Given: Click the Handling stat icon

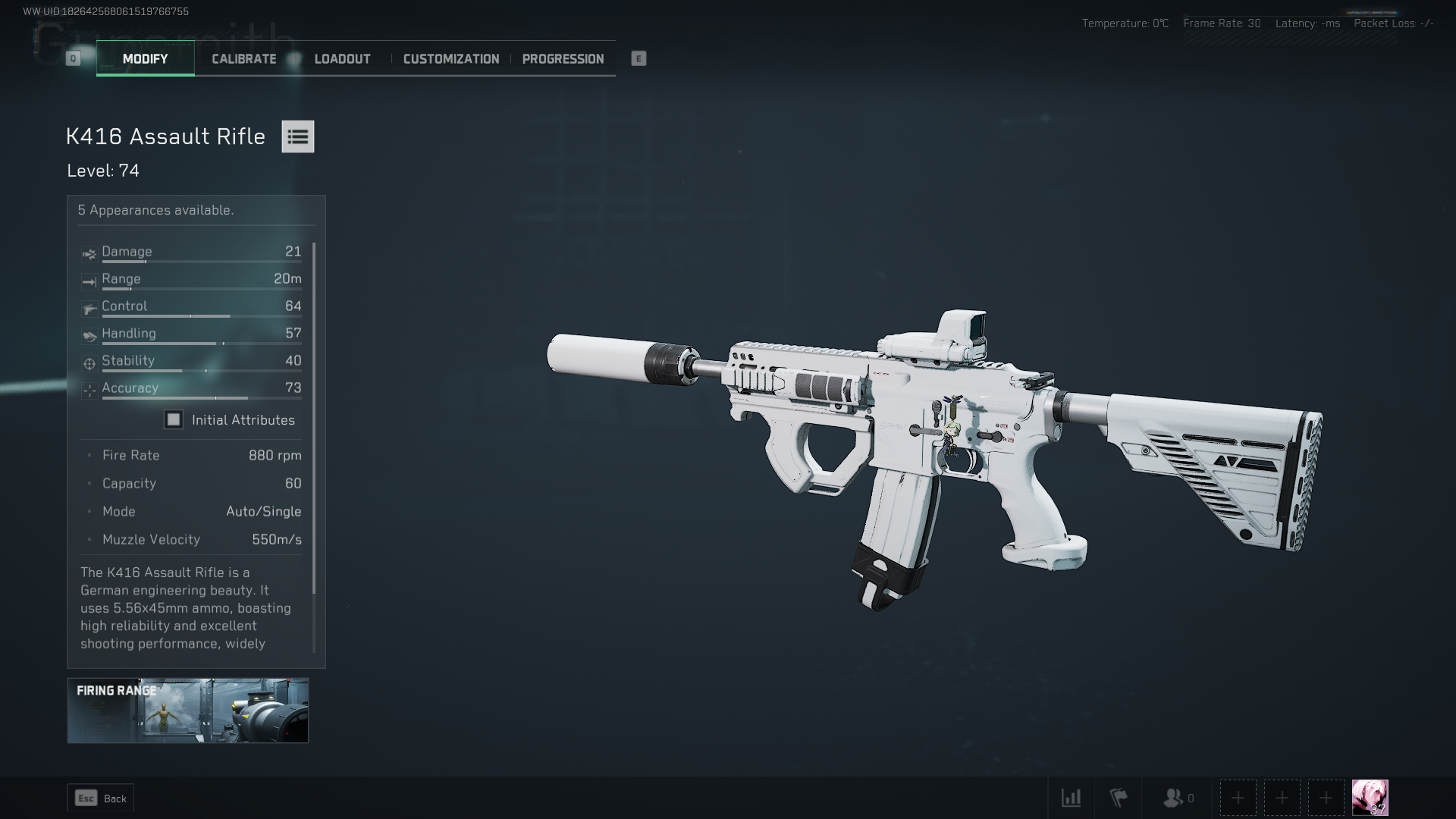Looking at the screenshot, I should point(89,335).
